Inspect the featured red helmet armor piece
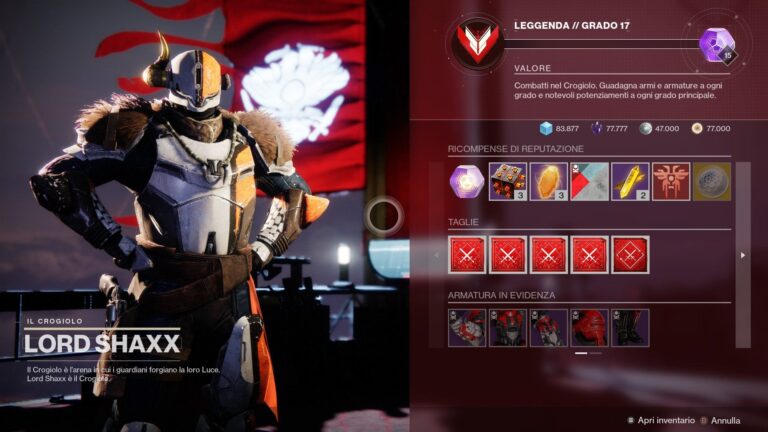The image size is (768, 432). [x=589, y=327]
